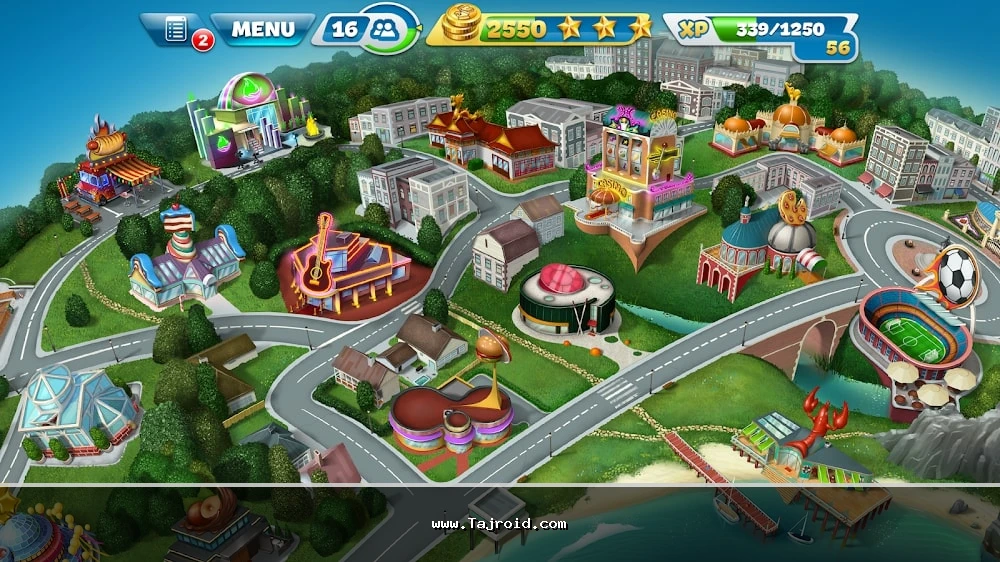Open the gold coins shop counter
This screenshot has height=562, width=1000.
[461, 27]
